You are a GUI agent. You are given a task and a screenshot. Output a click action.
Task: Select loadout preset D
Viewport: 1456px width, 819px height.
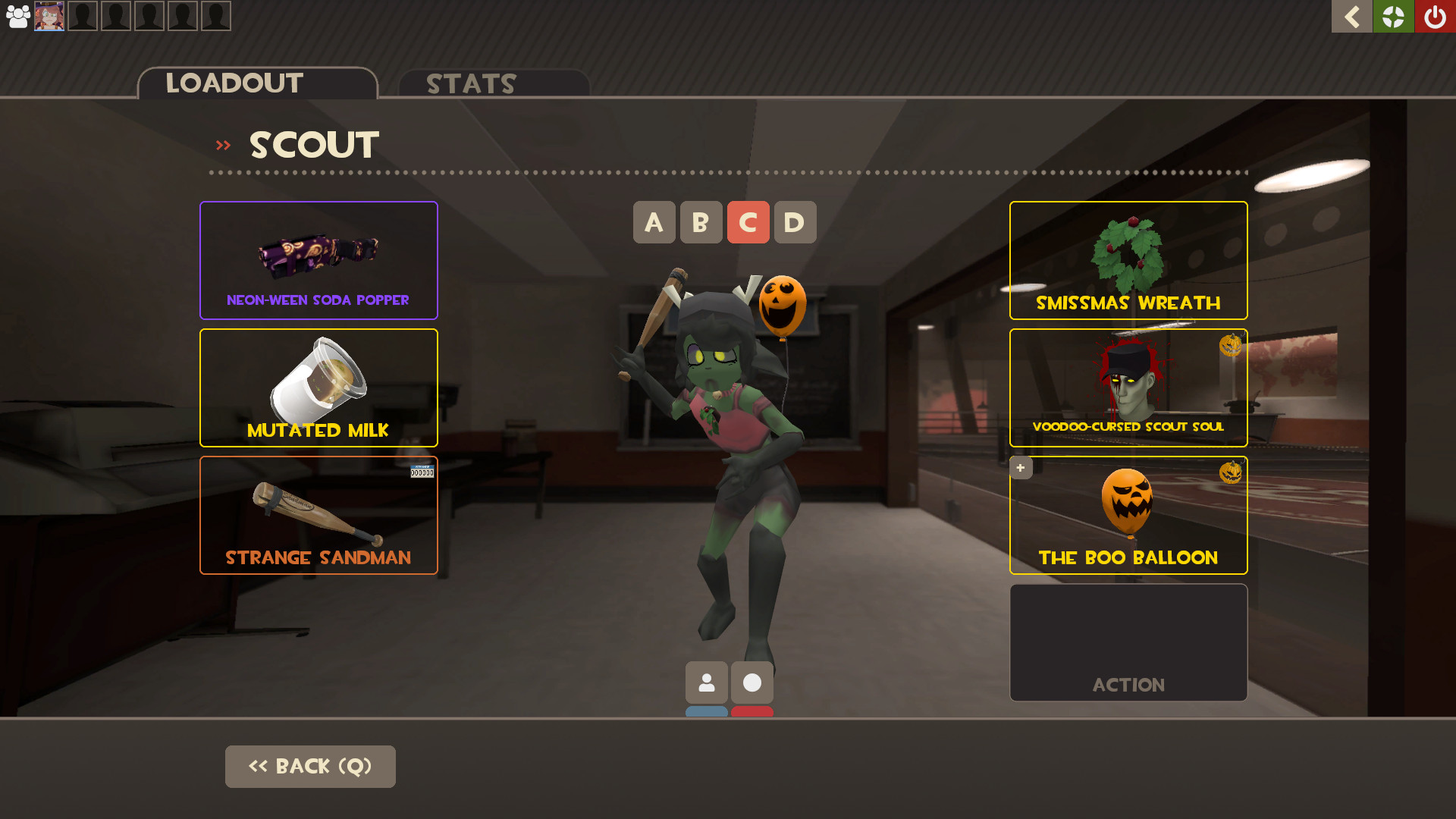[x=795, y=222]
